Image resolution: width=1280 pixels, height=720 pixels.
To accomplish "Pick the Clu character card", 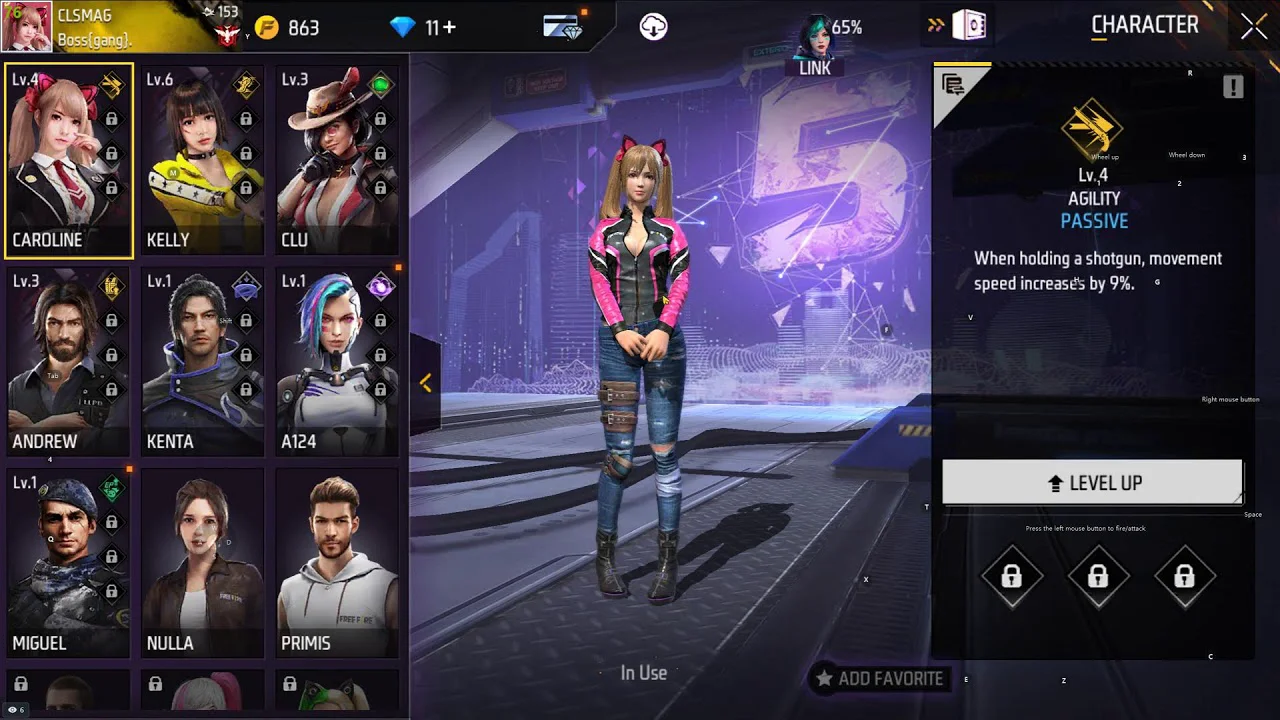I will 337,160.
